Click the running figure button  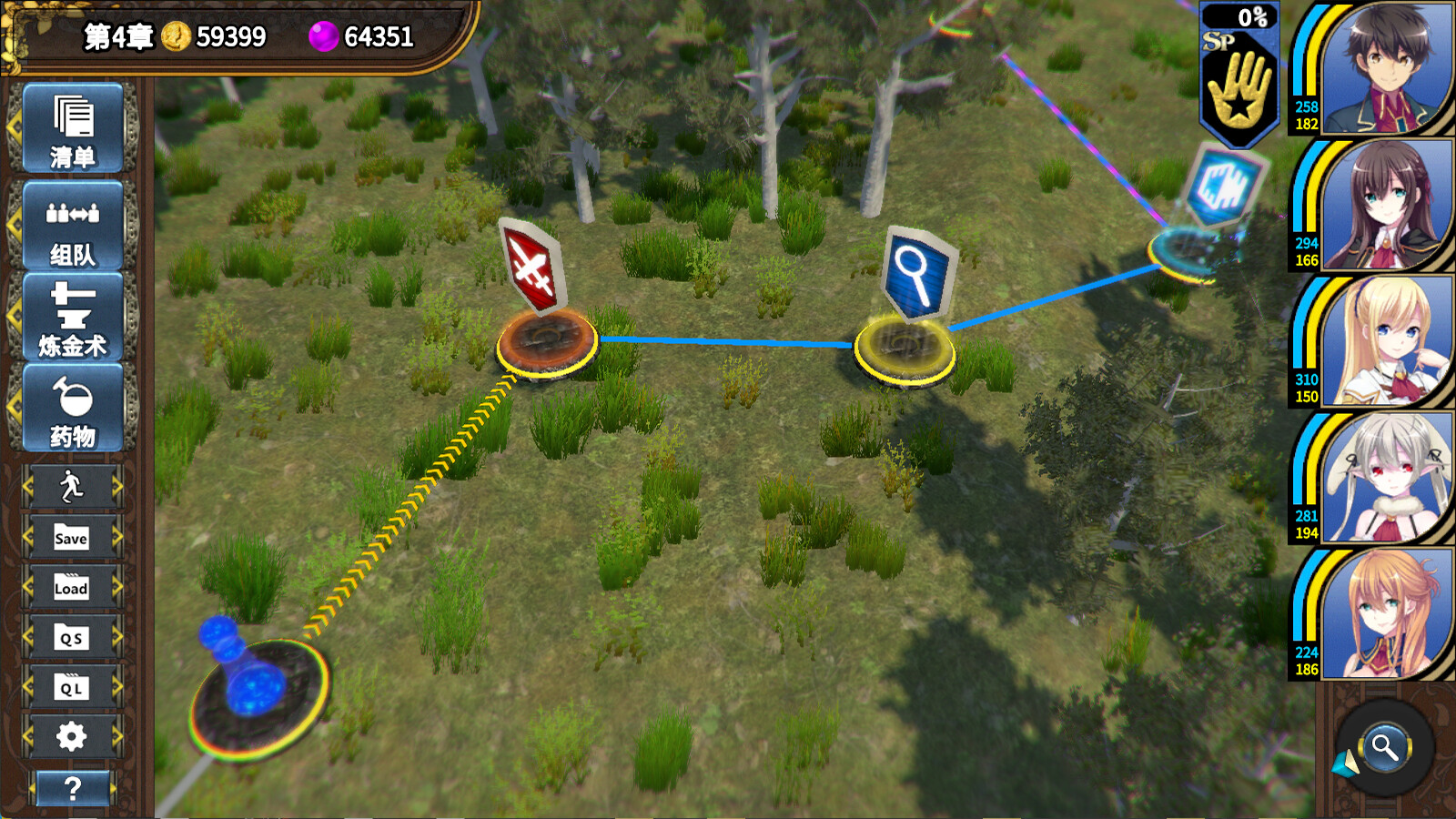pos(72,488)
